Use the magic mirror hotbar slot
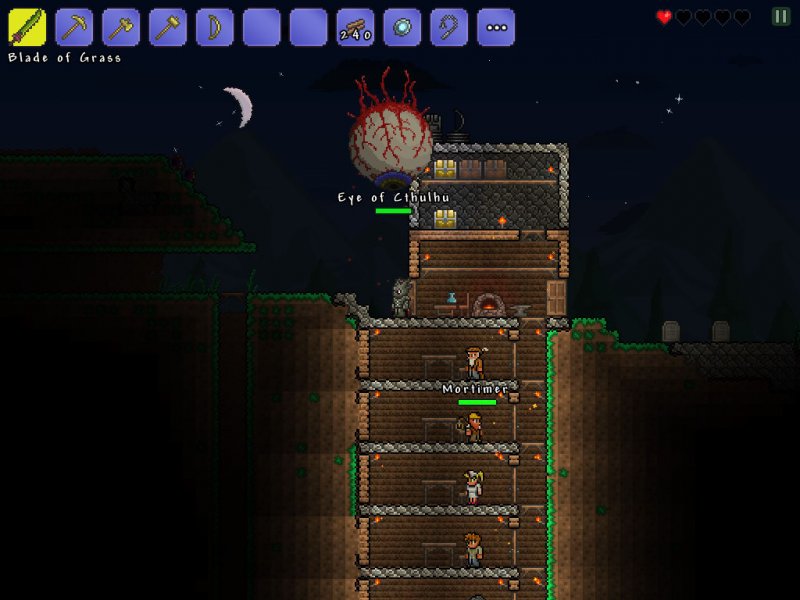 402,27
